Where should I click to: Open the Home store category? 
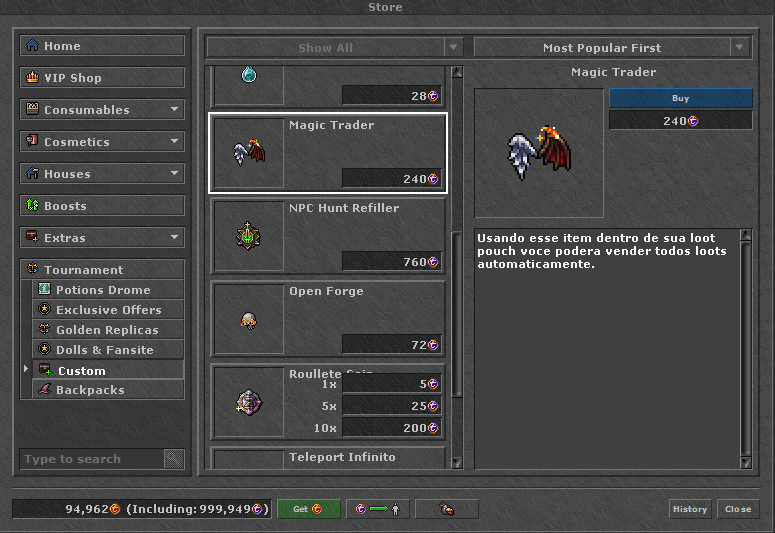[102, 46]
